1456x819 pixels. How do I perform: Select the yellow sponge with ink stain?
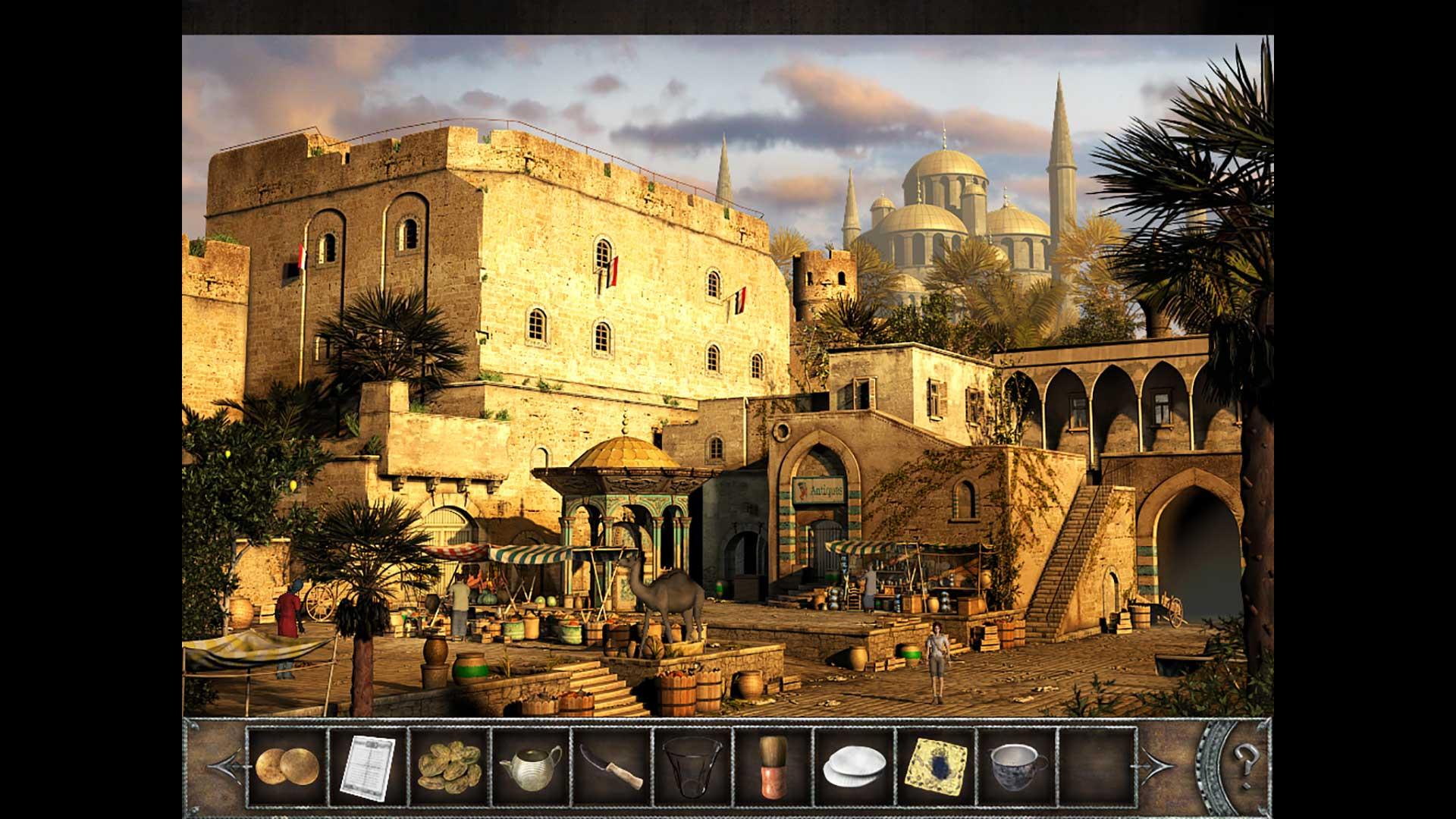pyautogui.click(x=936, y=766)
